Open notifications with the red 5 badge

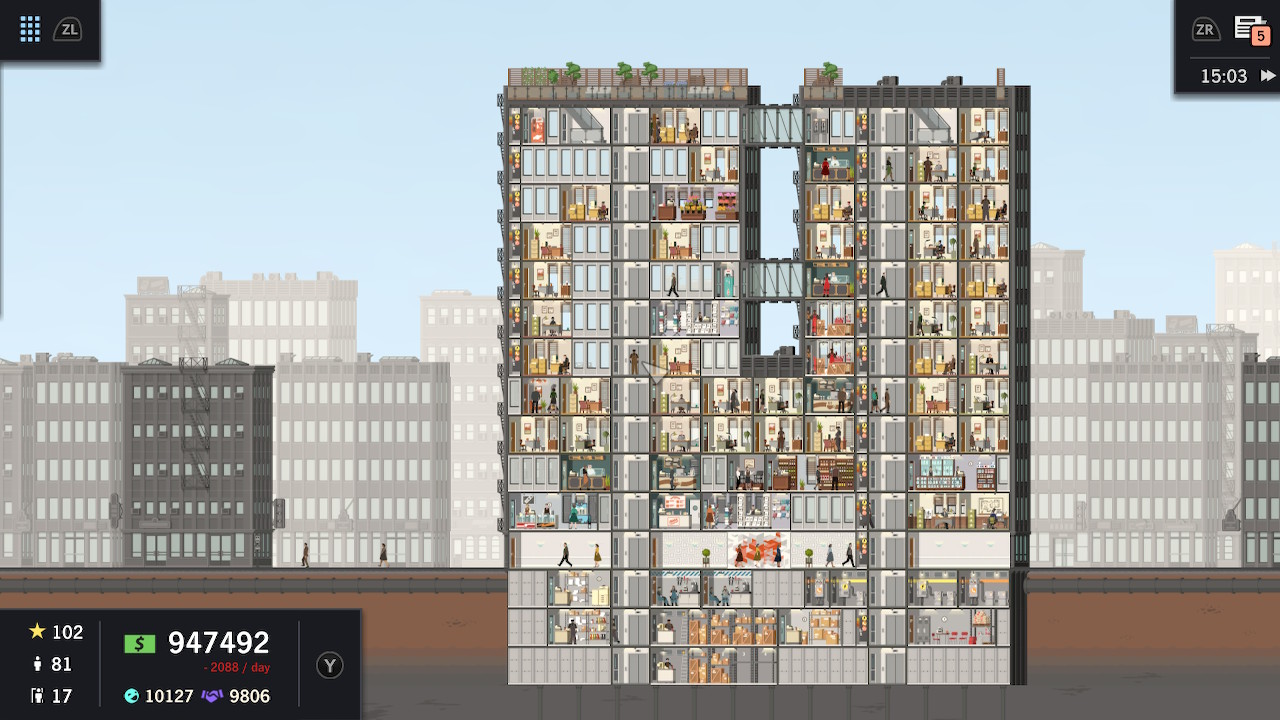(1250, 30)
